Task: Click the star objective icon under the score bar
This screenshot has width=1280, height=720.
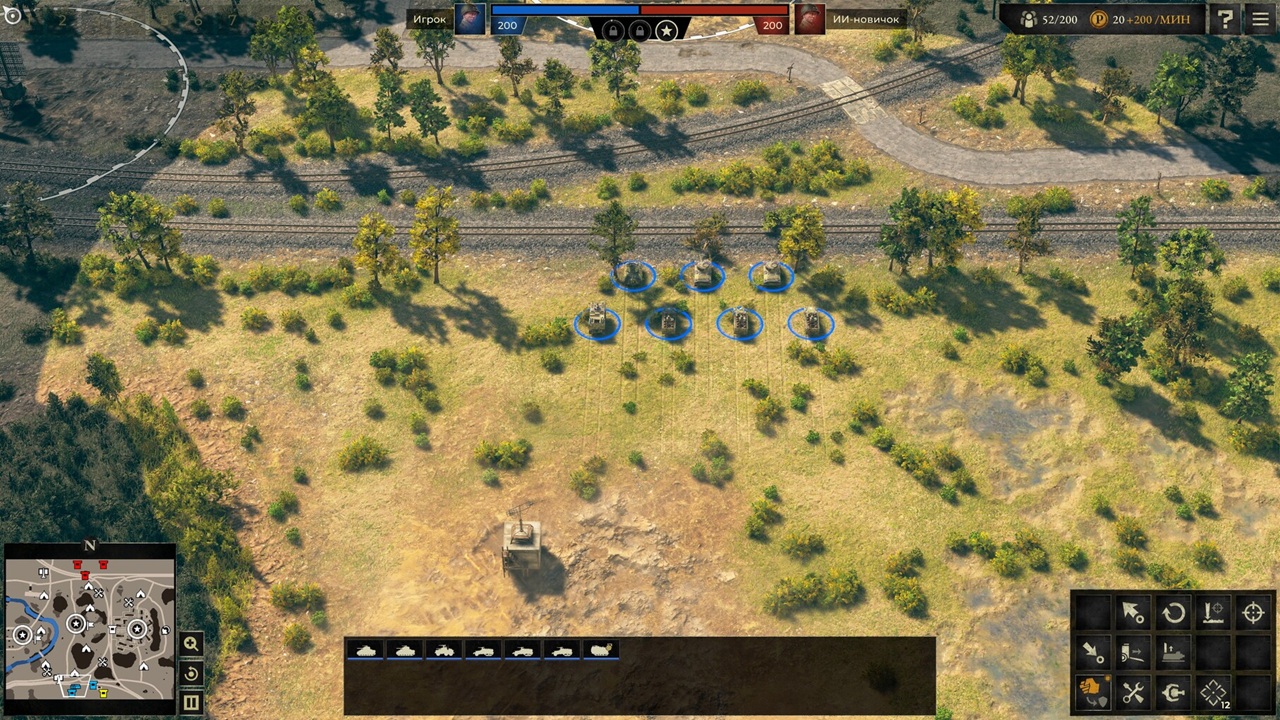Action: pos(667,31)
